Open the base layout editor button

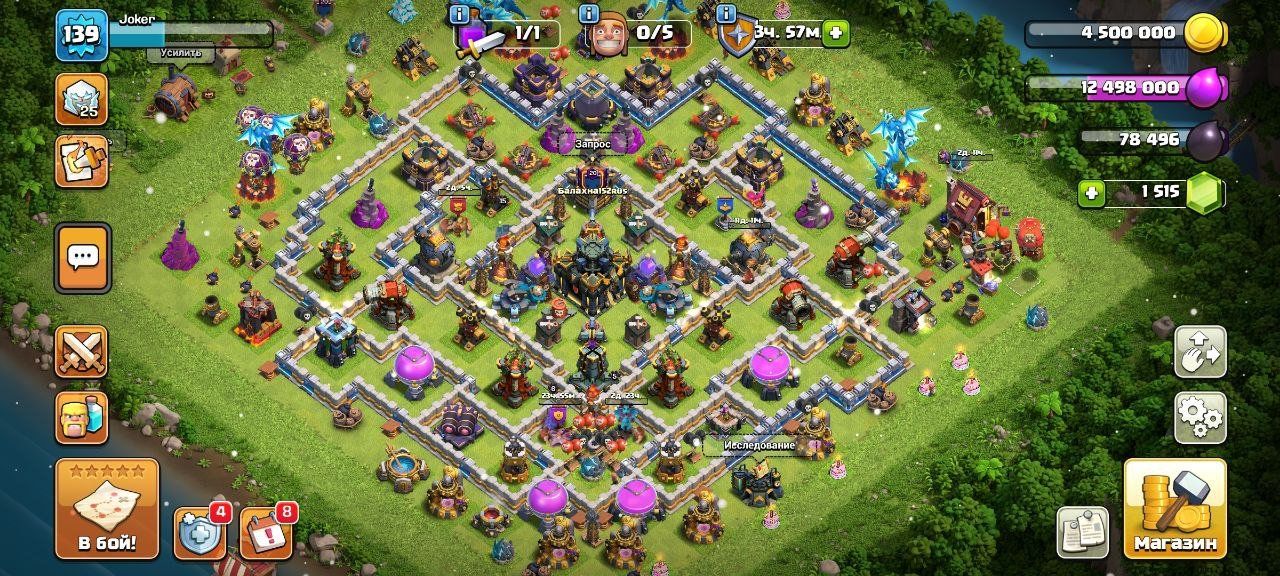point(1200,351)
